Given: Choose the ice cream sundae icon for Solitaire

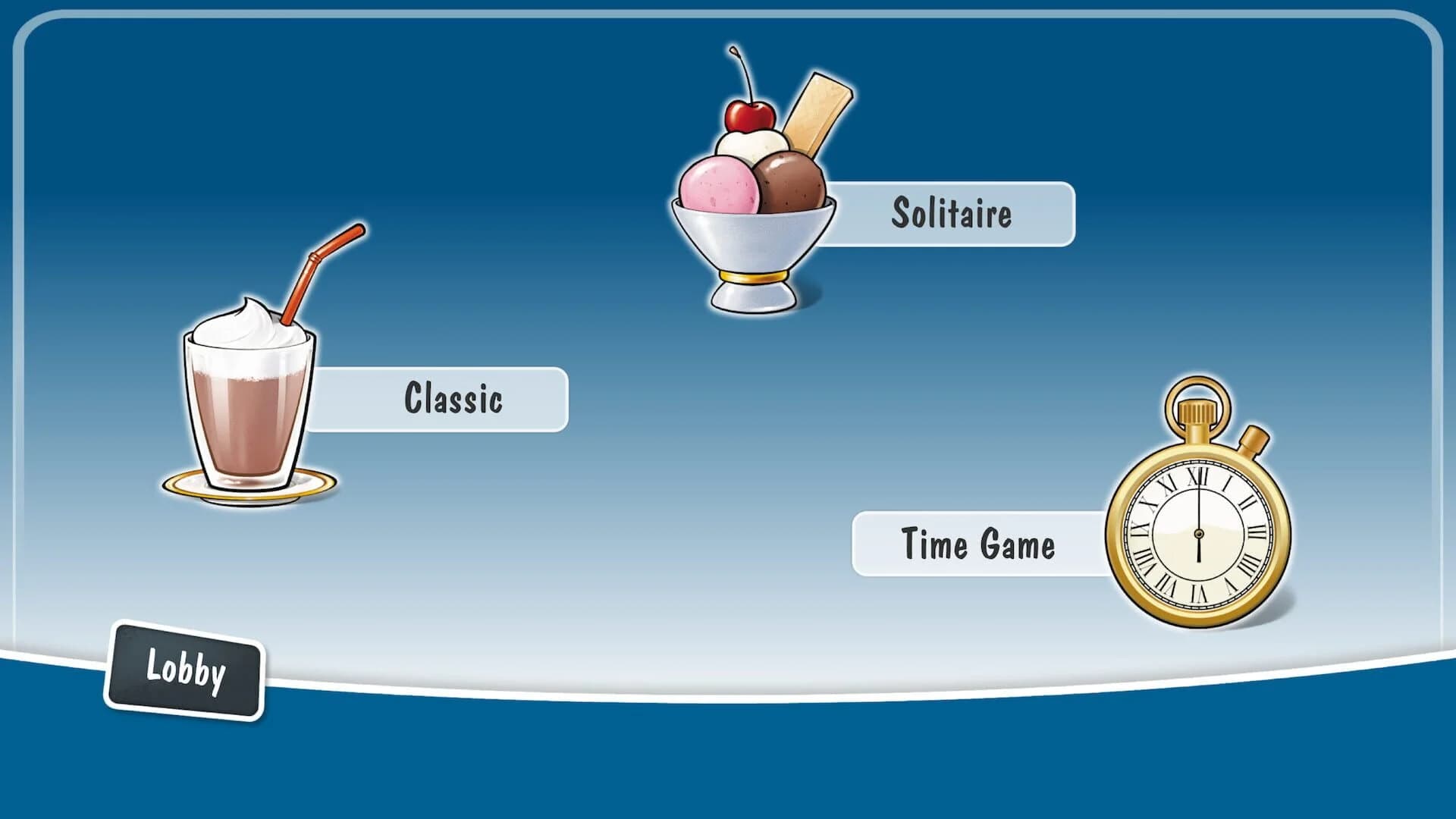Looking at the screenshot, I should coord(751,190).
